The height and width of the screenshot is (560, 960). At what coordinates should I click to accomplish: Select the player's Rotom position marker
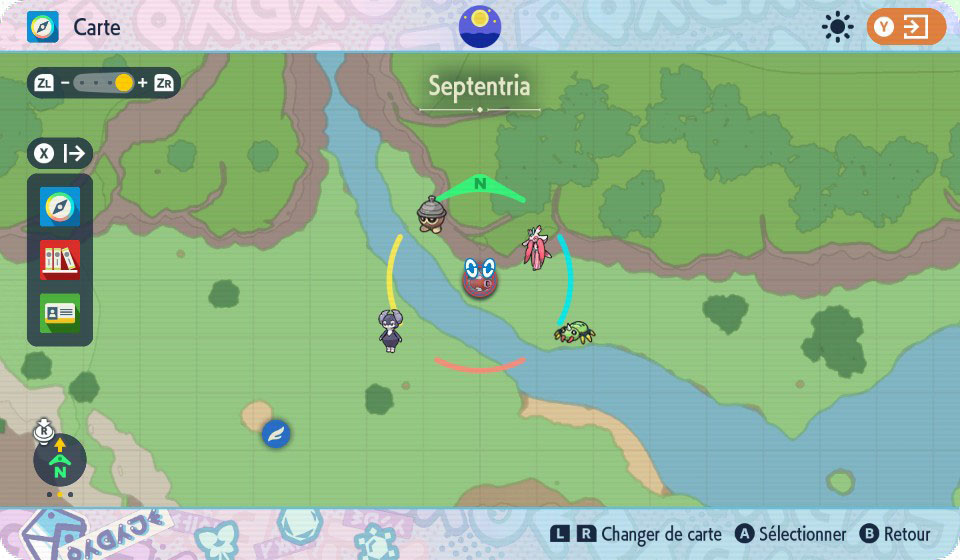click(x=480, y=278)
